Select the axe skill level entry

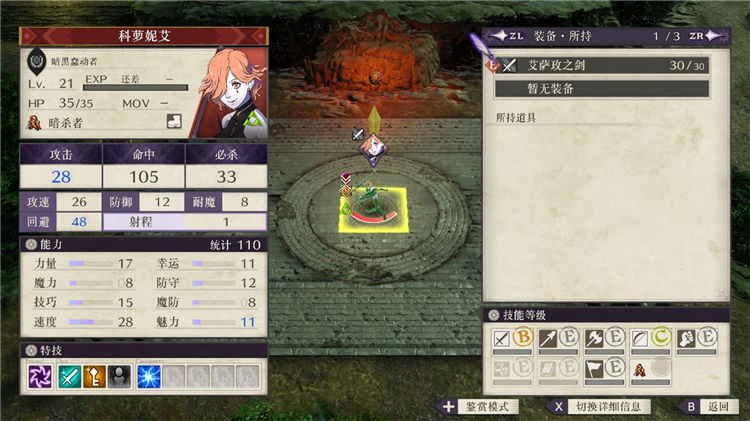(604, 340)
